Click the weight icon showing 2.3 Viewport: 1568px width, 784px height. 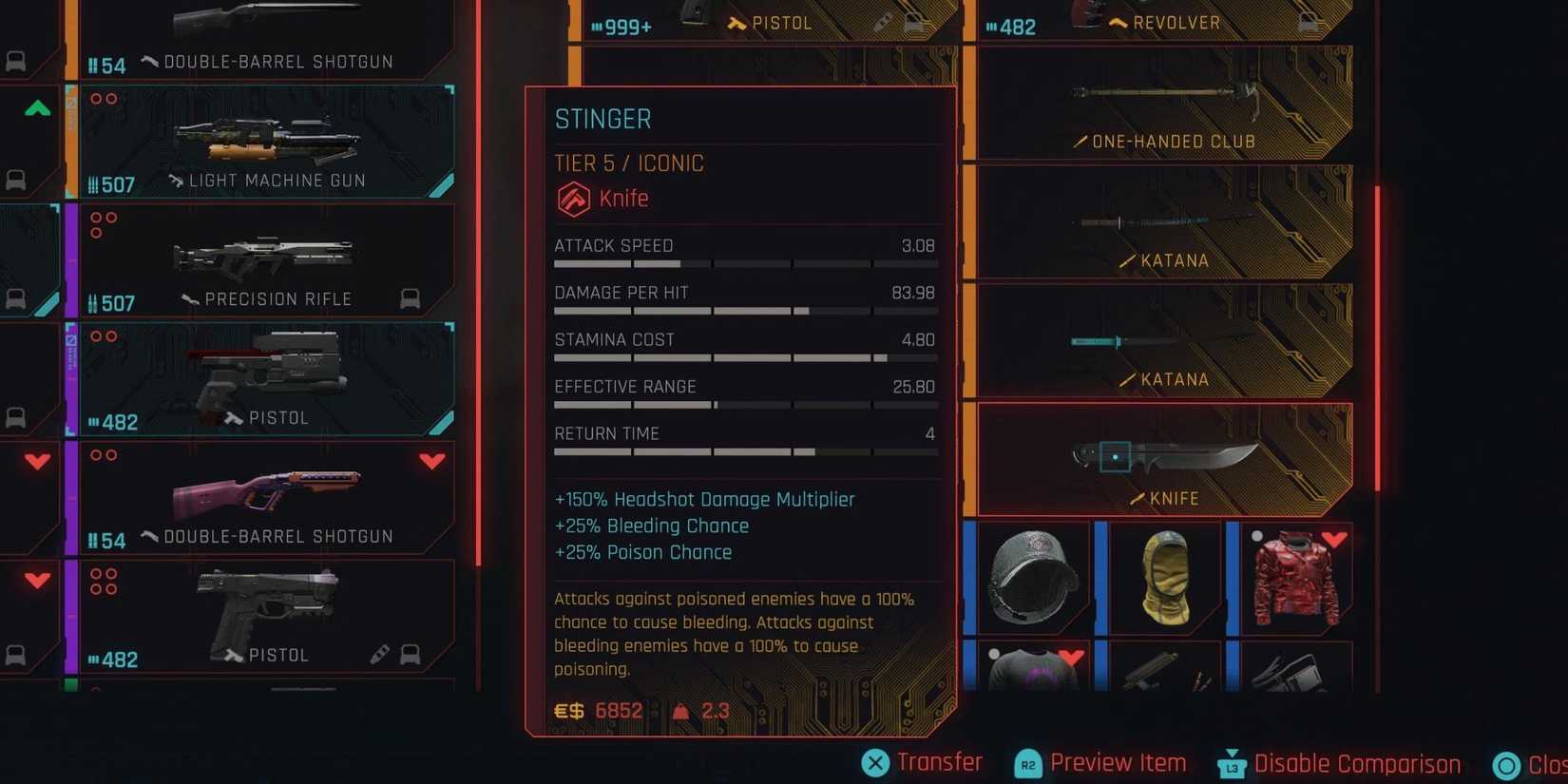pos(680,710)
